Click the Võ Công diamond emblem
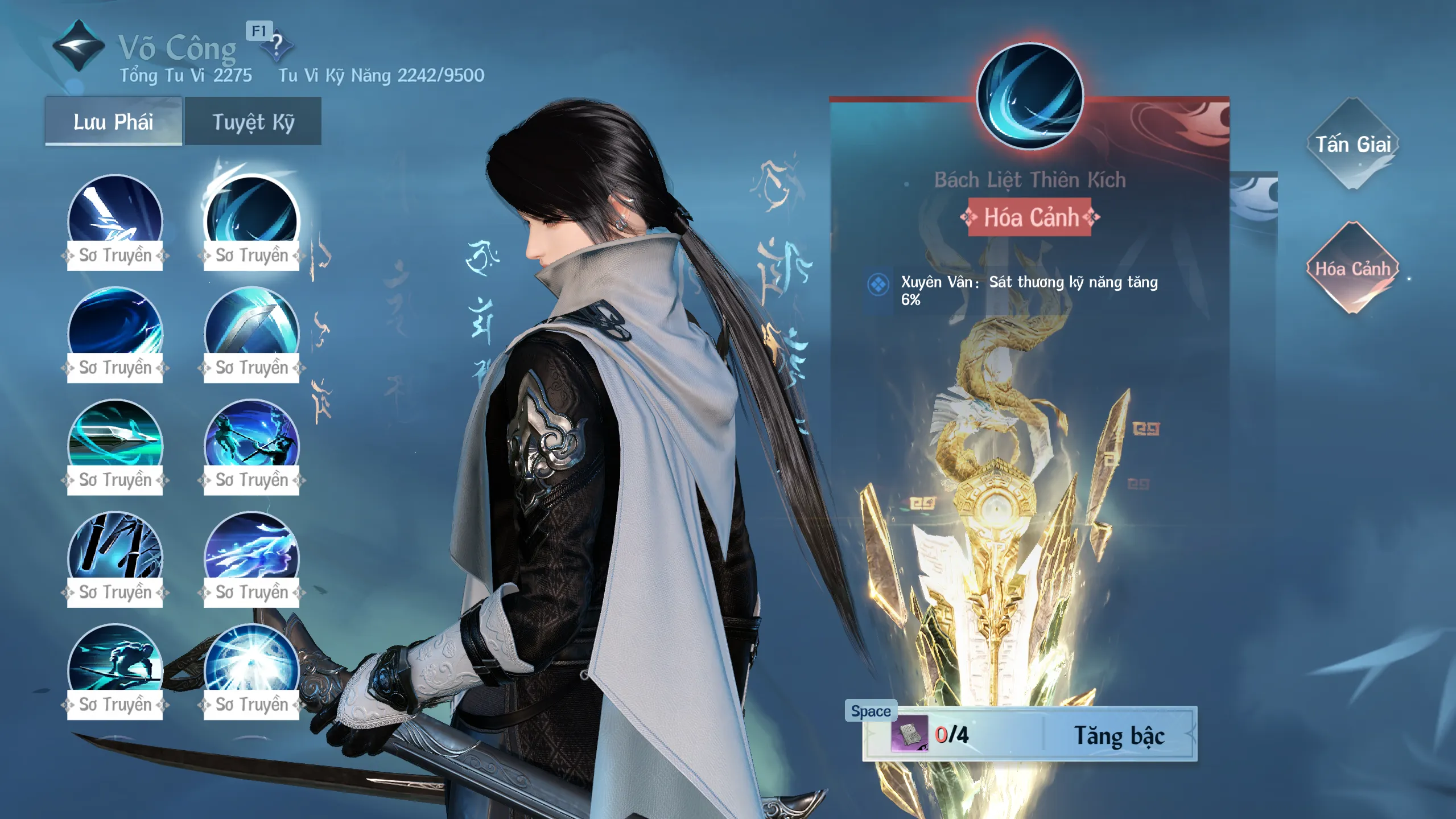This screenshot has width=1456, height=819. [x=79, y=46]
